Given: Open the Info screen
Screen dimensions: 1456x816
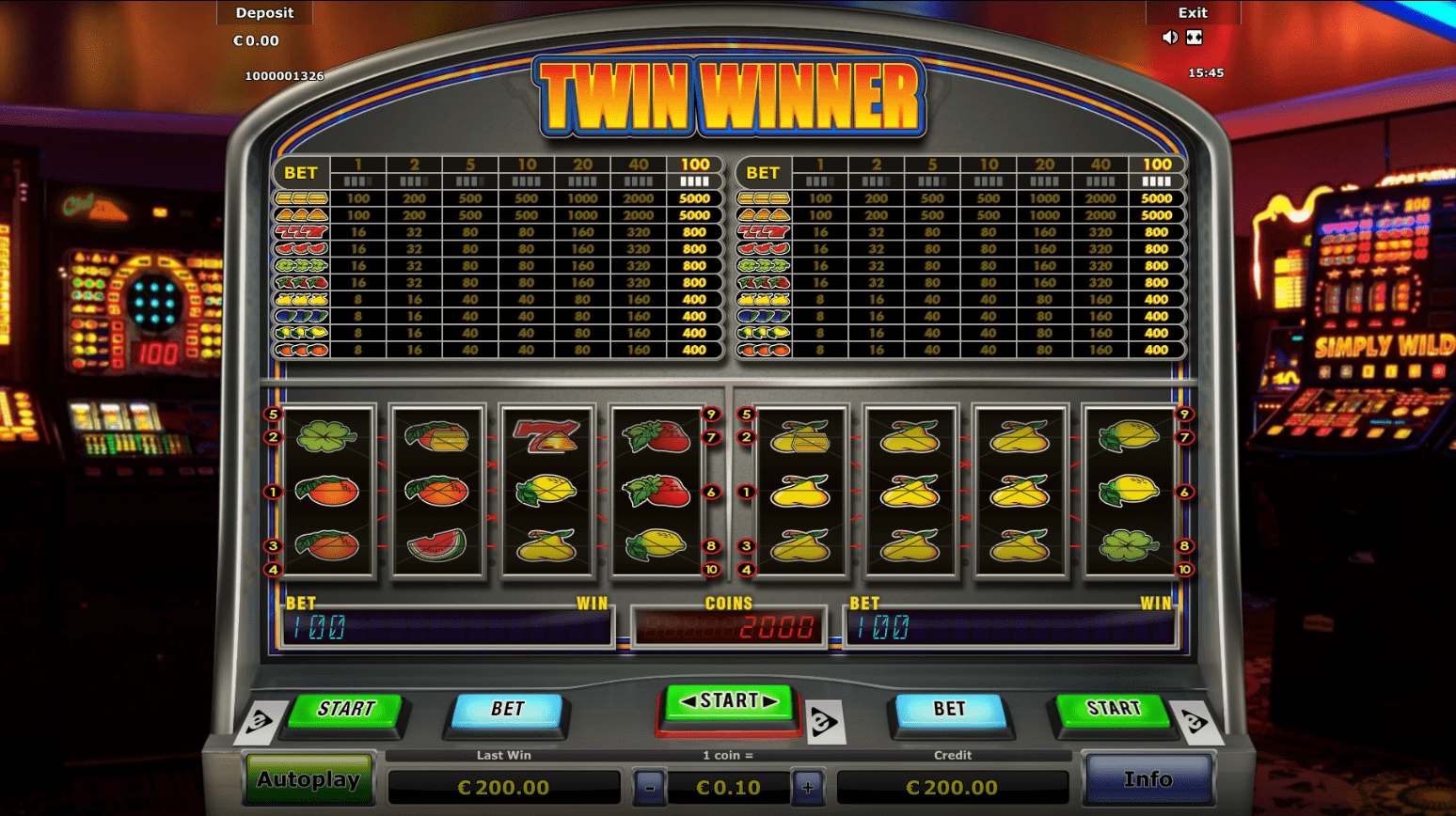Looking at the screenshot, I should (1147, 778).
